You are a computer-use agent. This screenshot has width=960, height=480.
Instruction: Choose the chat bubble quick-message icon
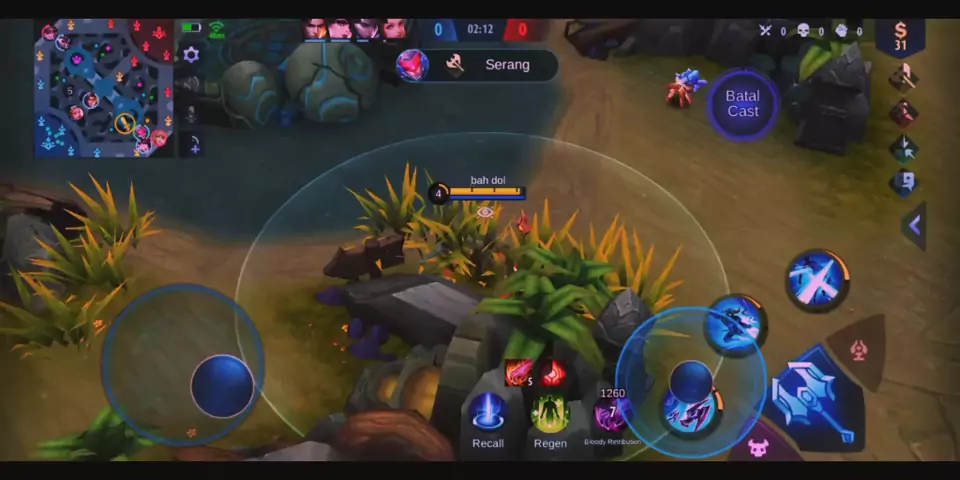903,182
